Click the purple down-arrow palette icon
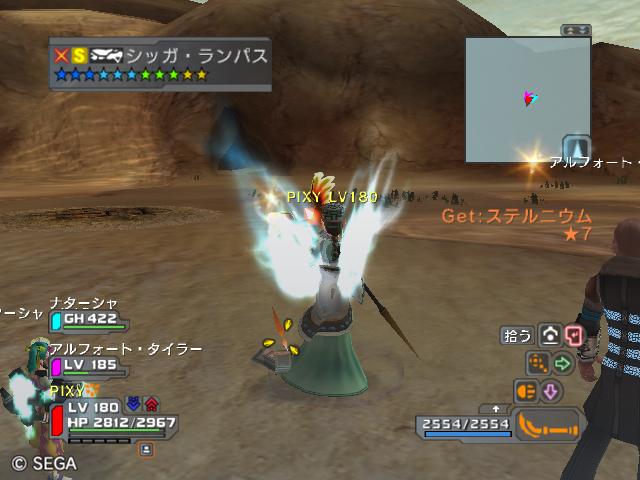This screenshot has width=640, height=480. pyautogui.click(x=550, y=391)
